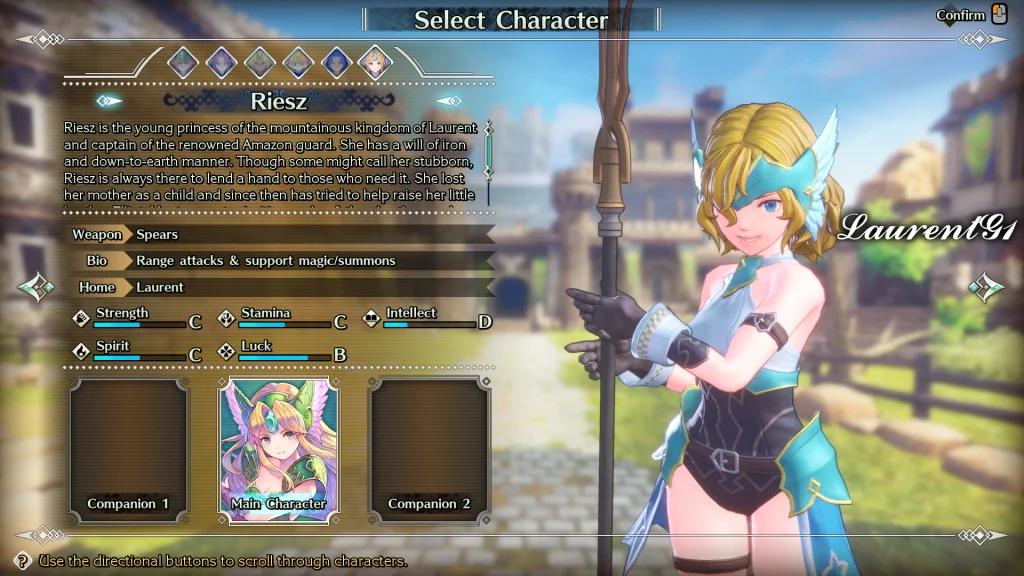Select Riesz's highlighted portrait icon
The image size is (1024, 576).
coord(375,63)
